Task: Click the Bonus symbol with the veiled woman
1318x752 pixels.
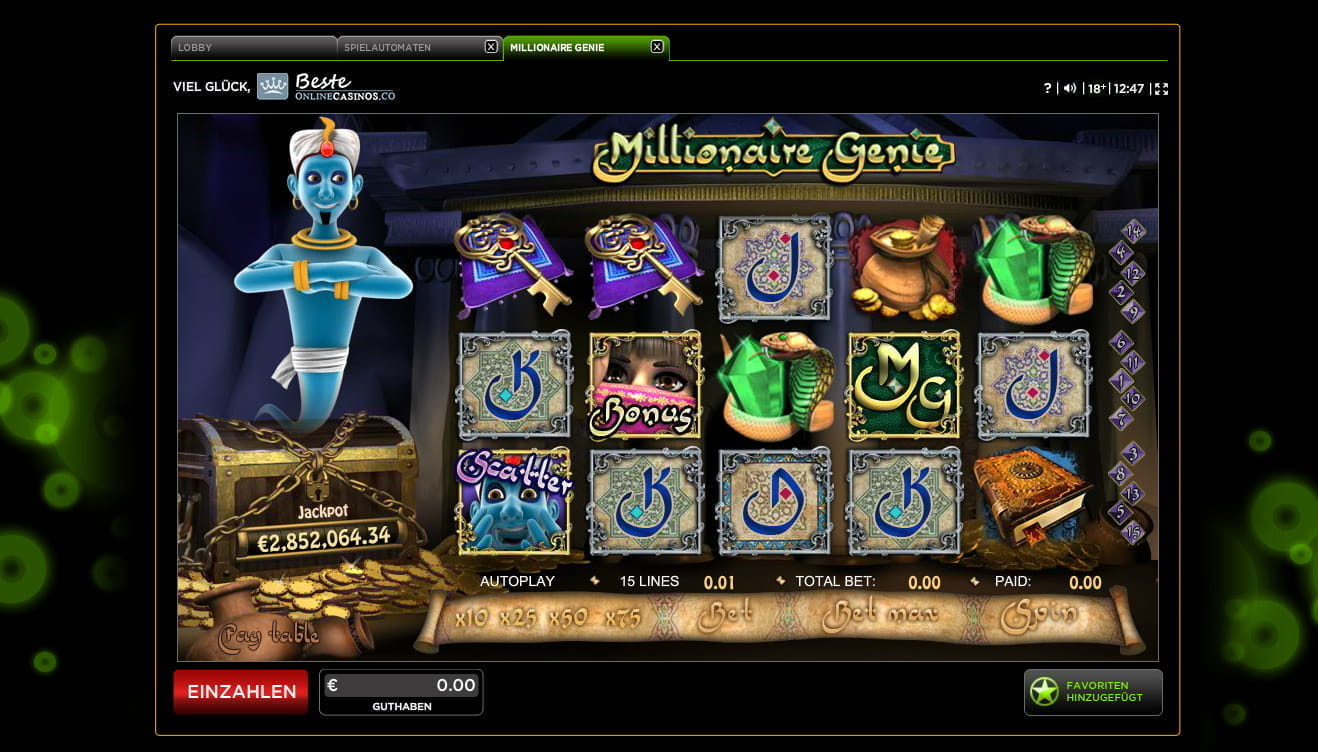Action: point(643,387)
